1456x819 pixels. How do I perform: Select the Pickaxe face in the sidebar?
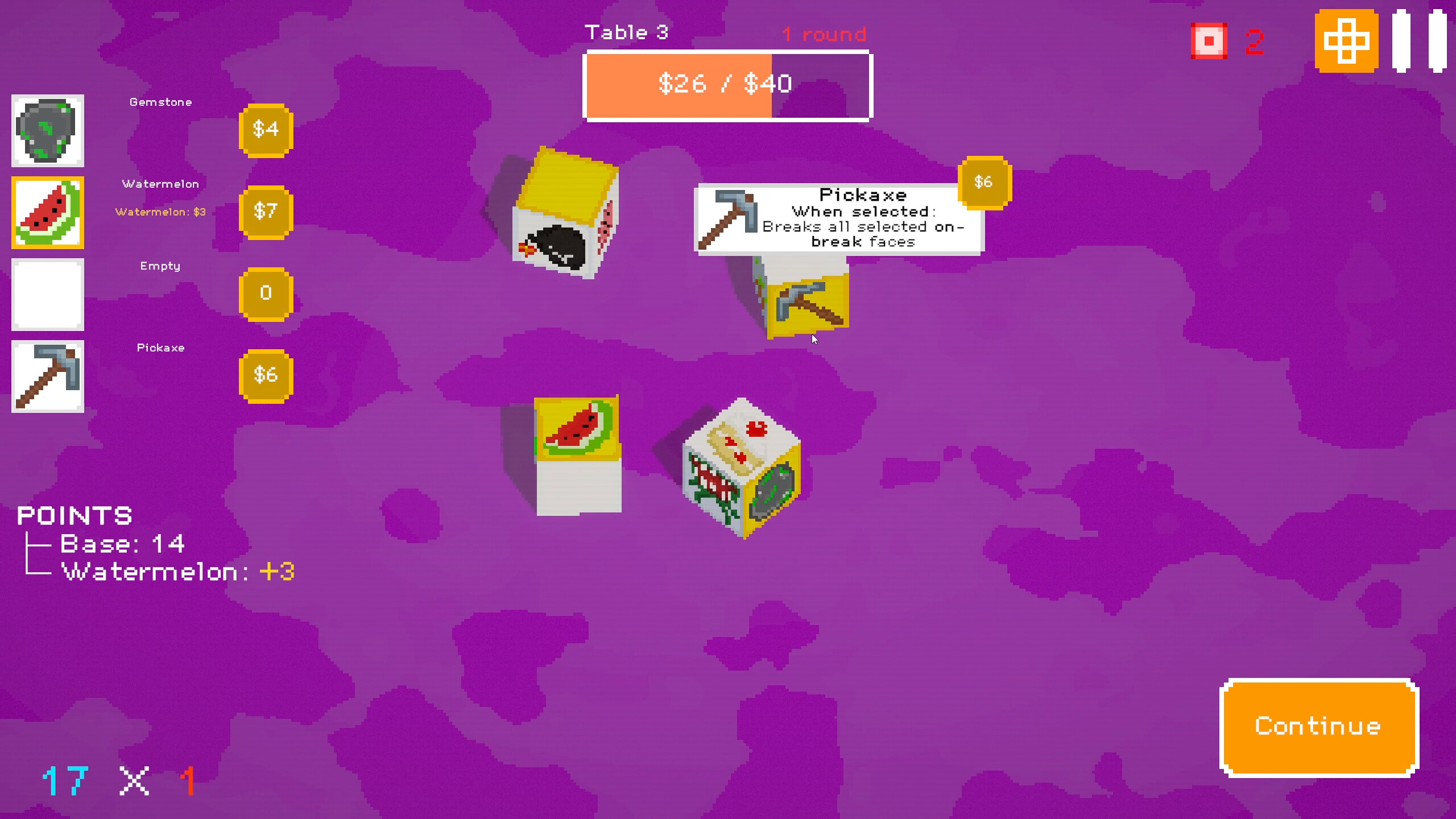click(x=48, y=377)
